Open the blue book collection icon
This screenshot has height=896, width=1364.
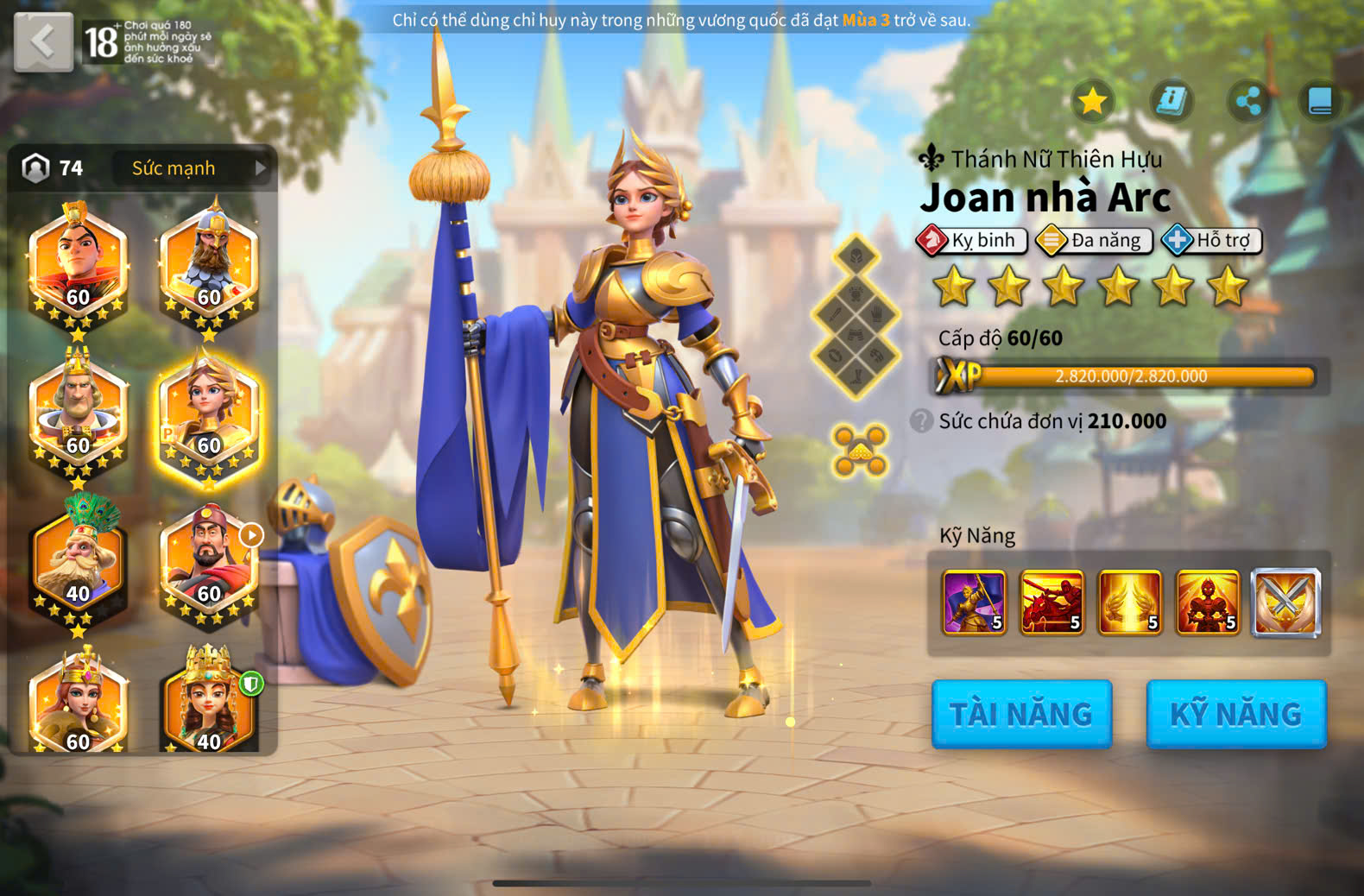click(1321, 101)
